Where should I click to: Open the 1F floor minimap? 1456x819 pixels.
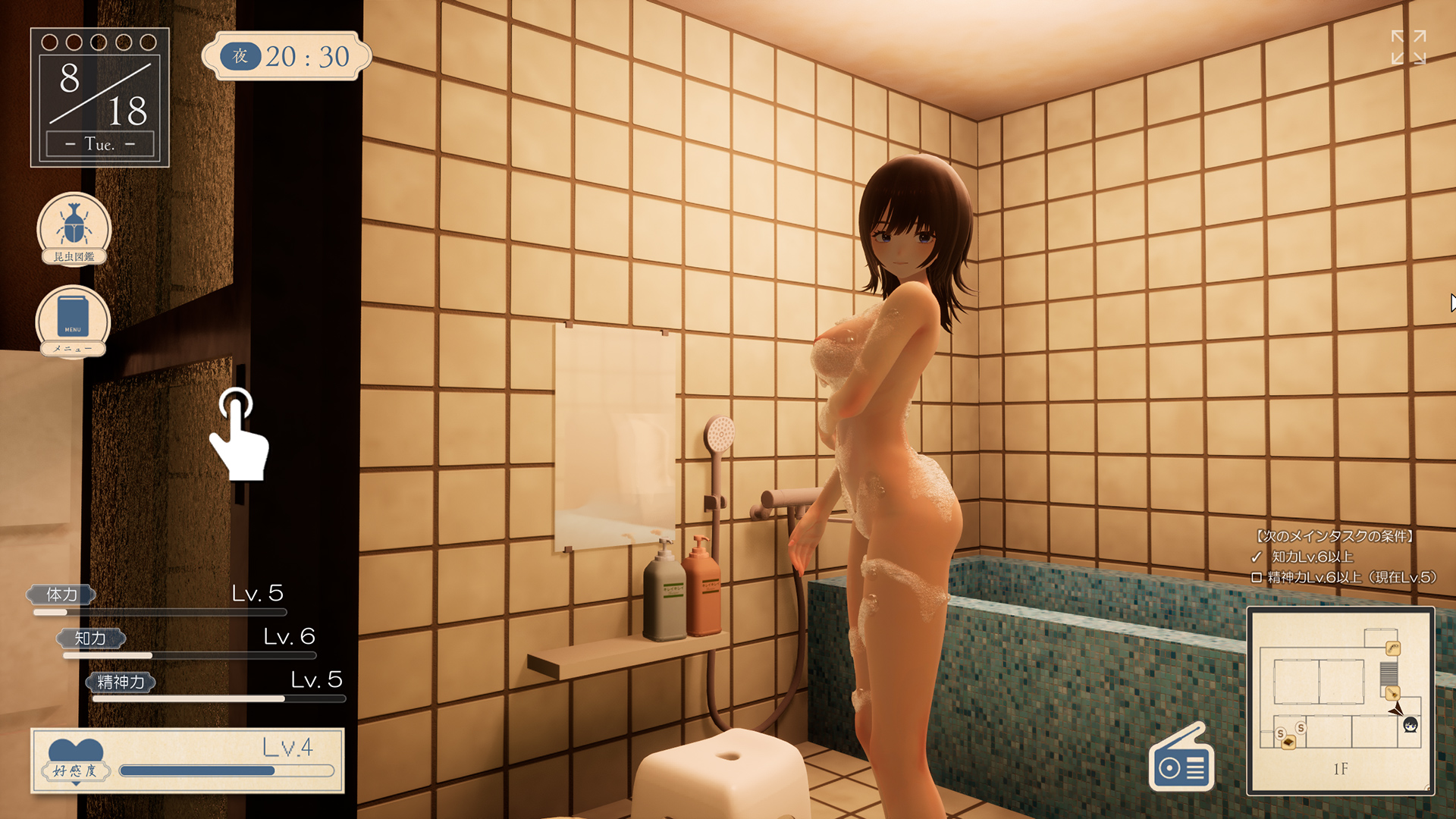point(1340,701)
